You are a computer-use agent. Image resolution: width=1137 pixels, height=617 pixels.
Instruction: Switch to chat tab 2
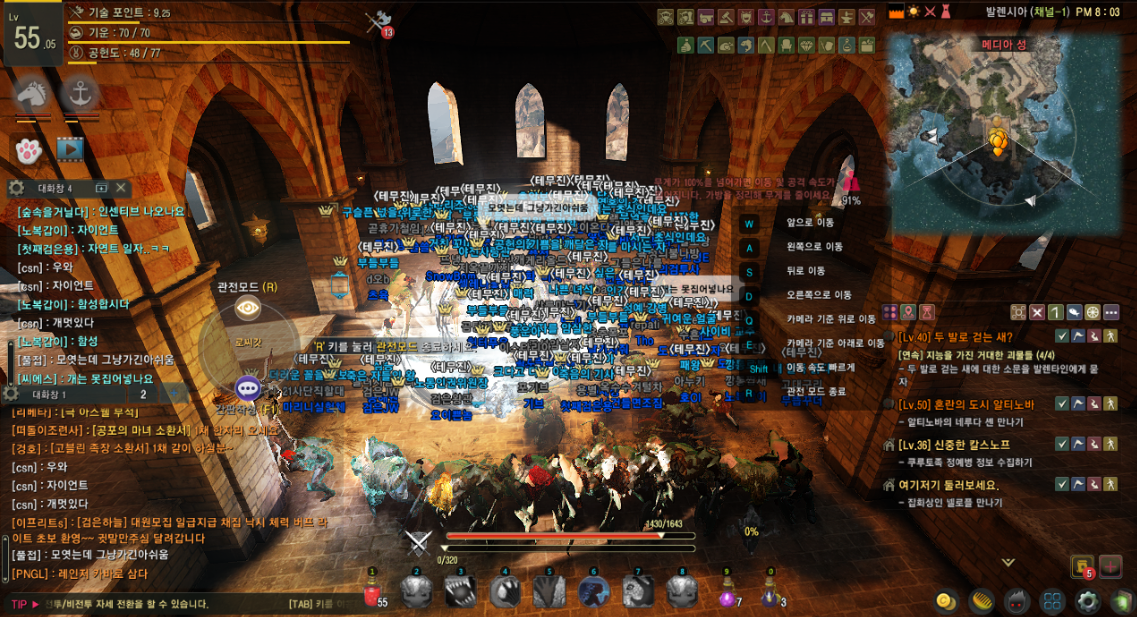pyautogui.click(x=144, y=394)
